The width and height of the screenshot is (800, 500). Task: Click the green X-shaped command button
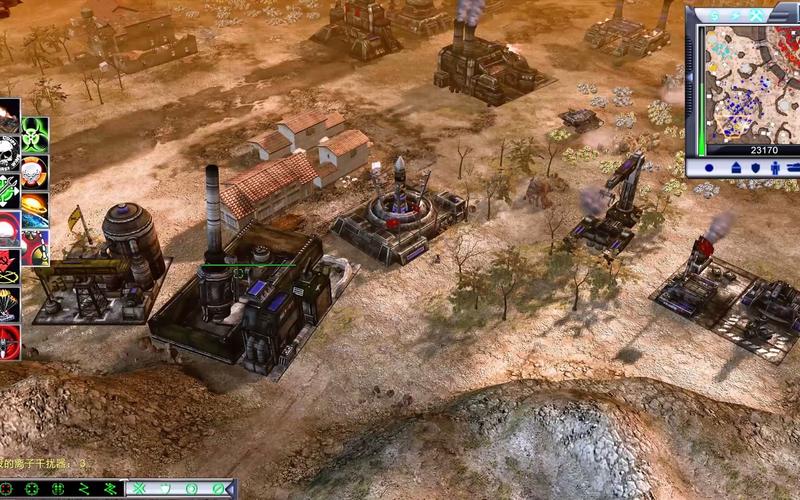pyautogui.click(x=139, y=489)
